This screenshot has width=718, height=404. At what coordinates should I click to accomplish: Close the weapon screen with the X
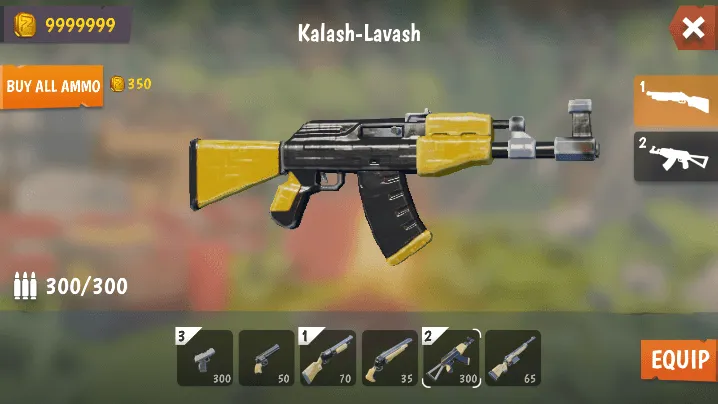(693, 28)
